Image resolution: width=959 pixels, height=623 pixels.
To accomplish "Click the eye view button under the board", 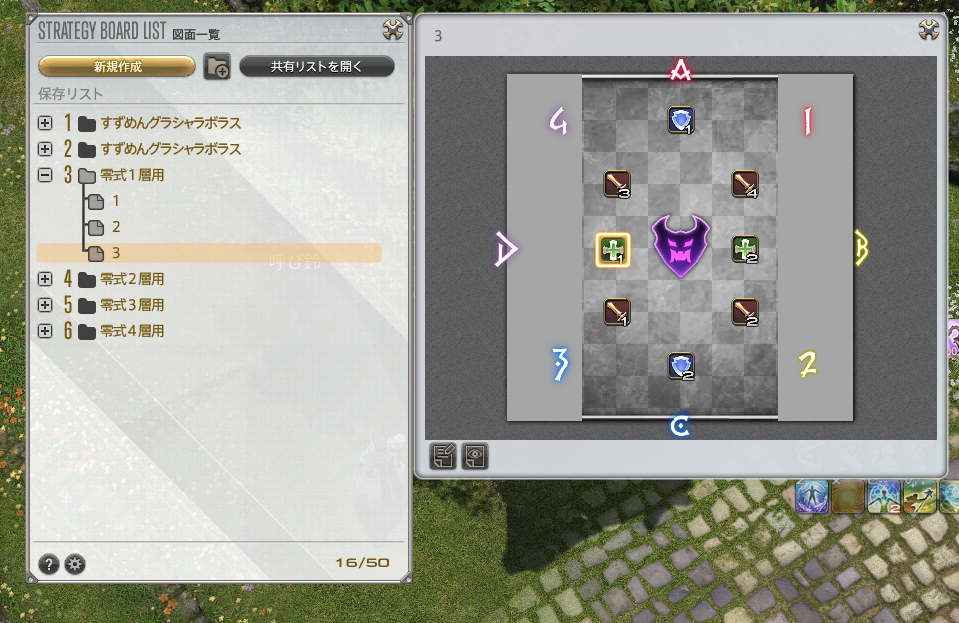I will [473, 456].
